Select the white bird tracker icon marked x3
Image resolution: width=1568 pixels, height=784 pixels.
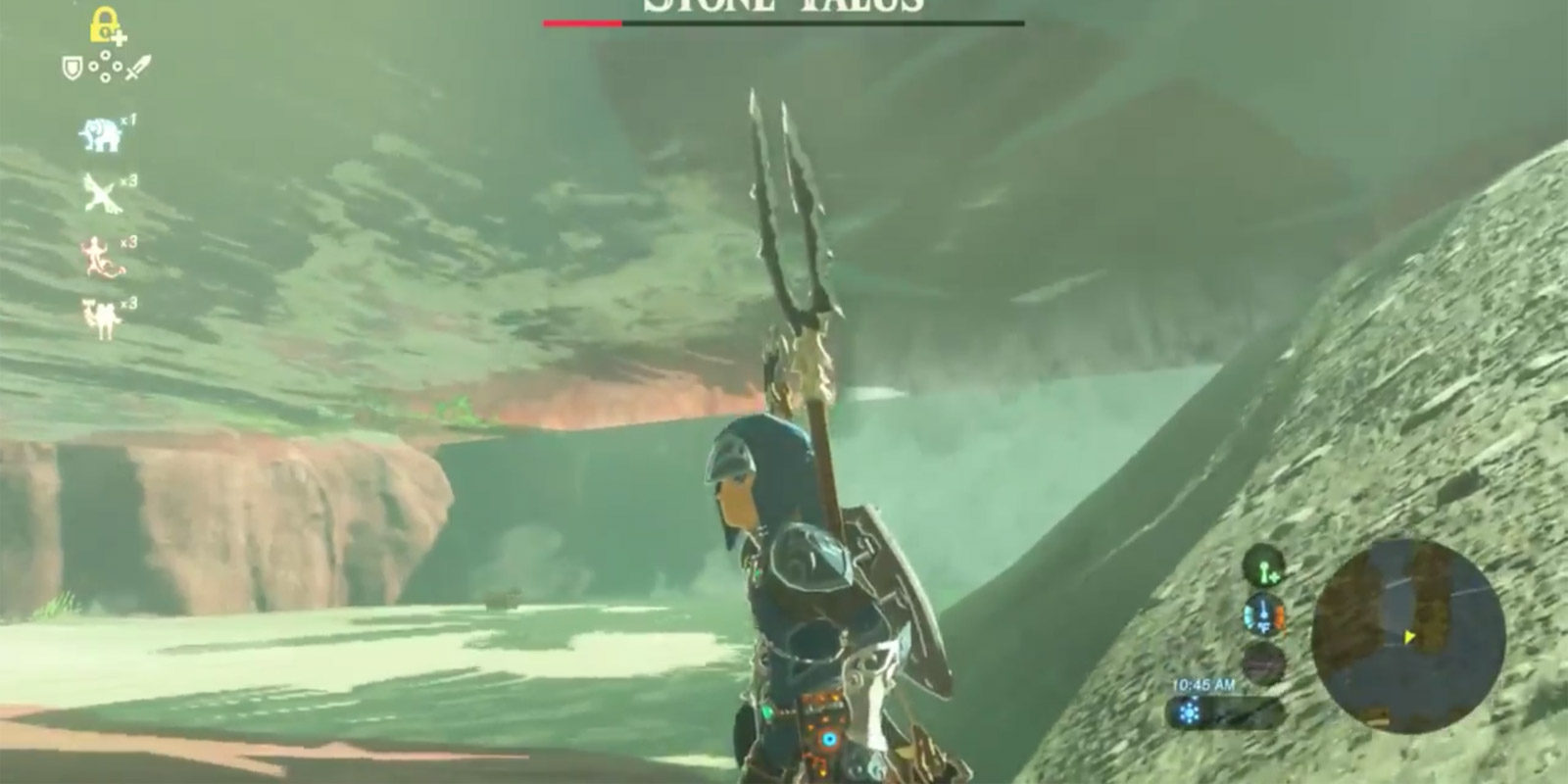[101, 193]
